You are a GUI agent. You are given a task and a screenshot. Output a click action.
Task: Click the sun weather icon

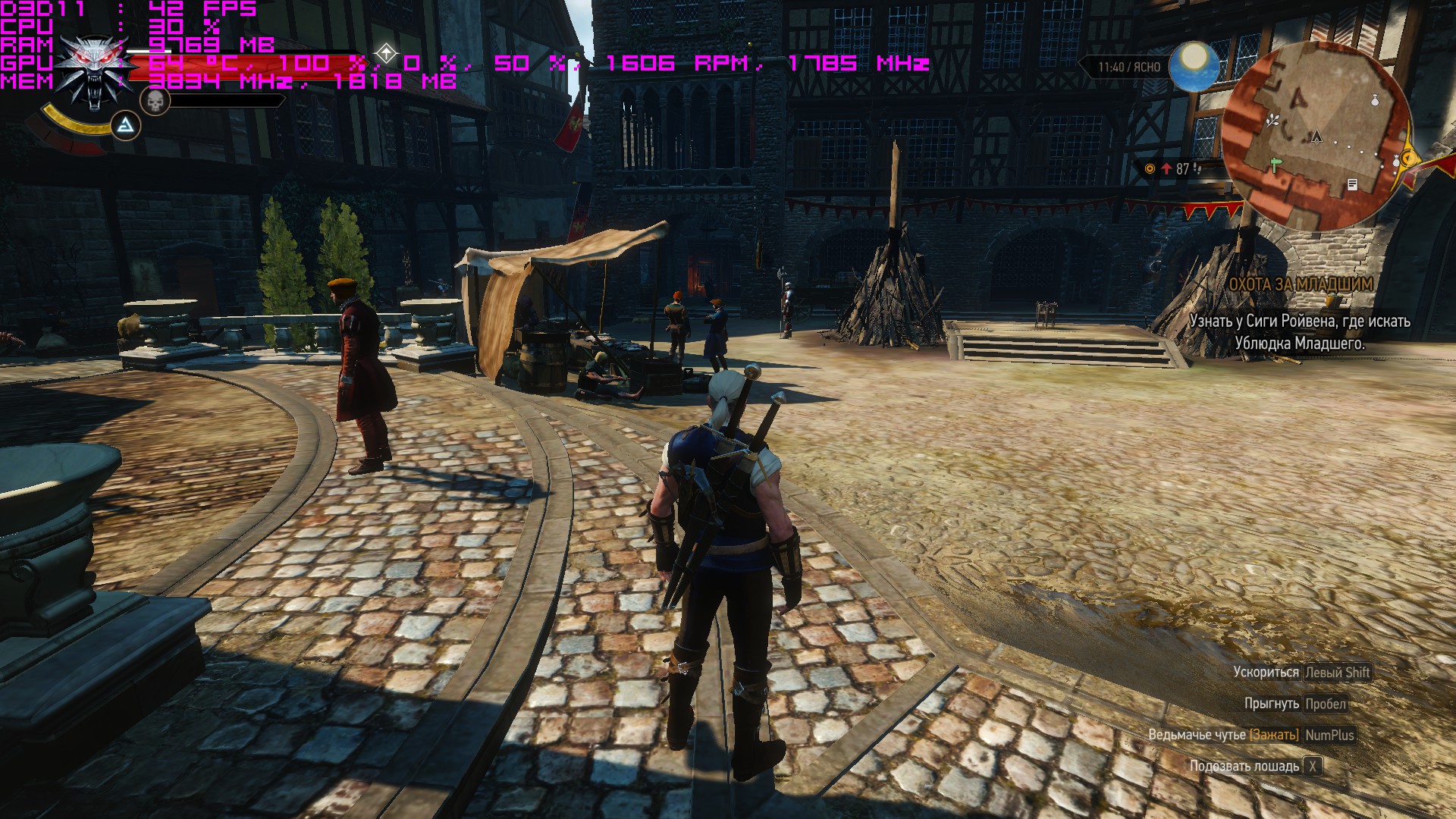1194,65
